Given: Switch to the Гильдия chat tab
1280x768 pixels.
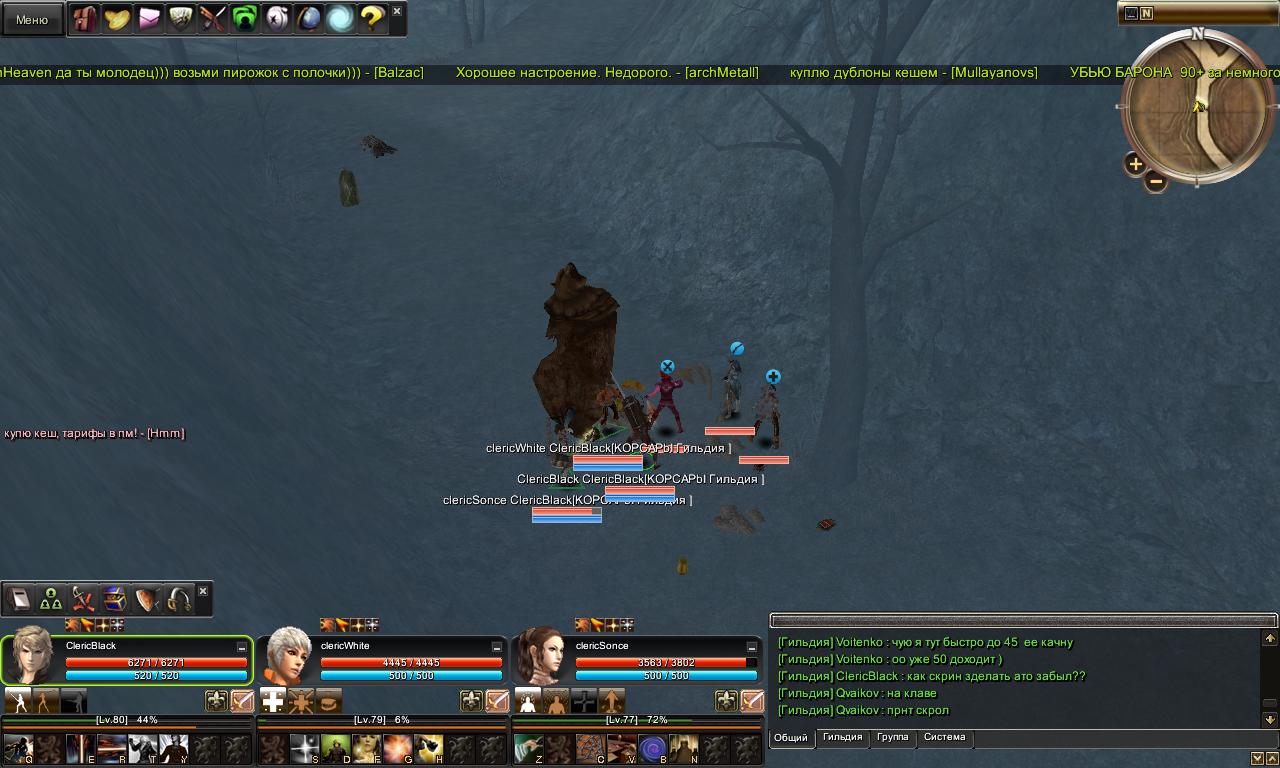Looking at the screenshot, I should (842, 738).
